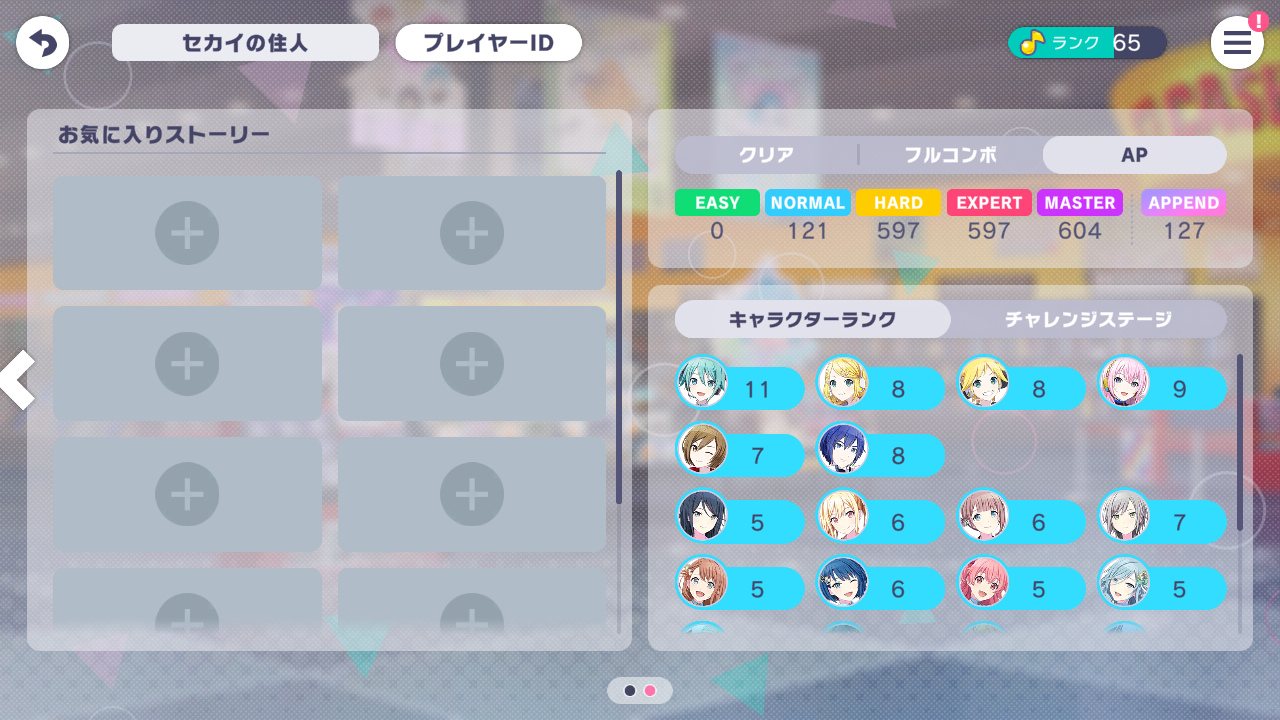Image resolution: width=1280 pixels, height=720 pixels.
Task: Select the pink page indicator dot
Action: tap(651, 690)
